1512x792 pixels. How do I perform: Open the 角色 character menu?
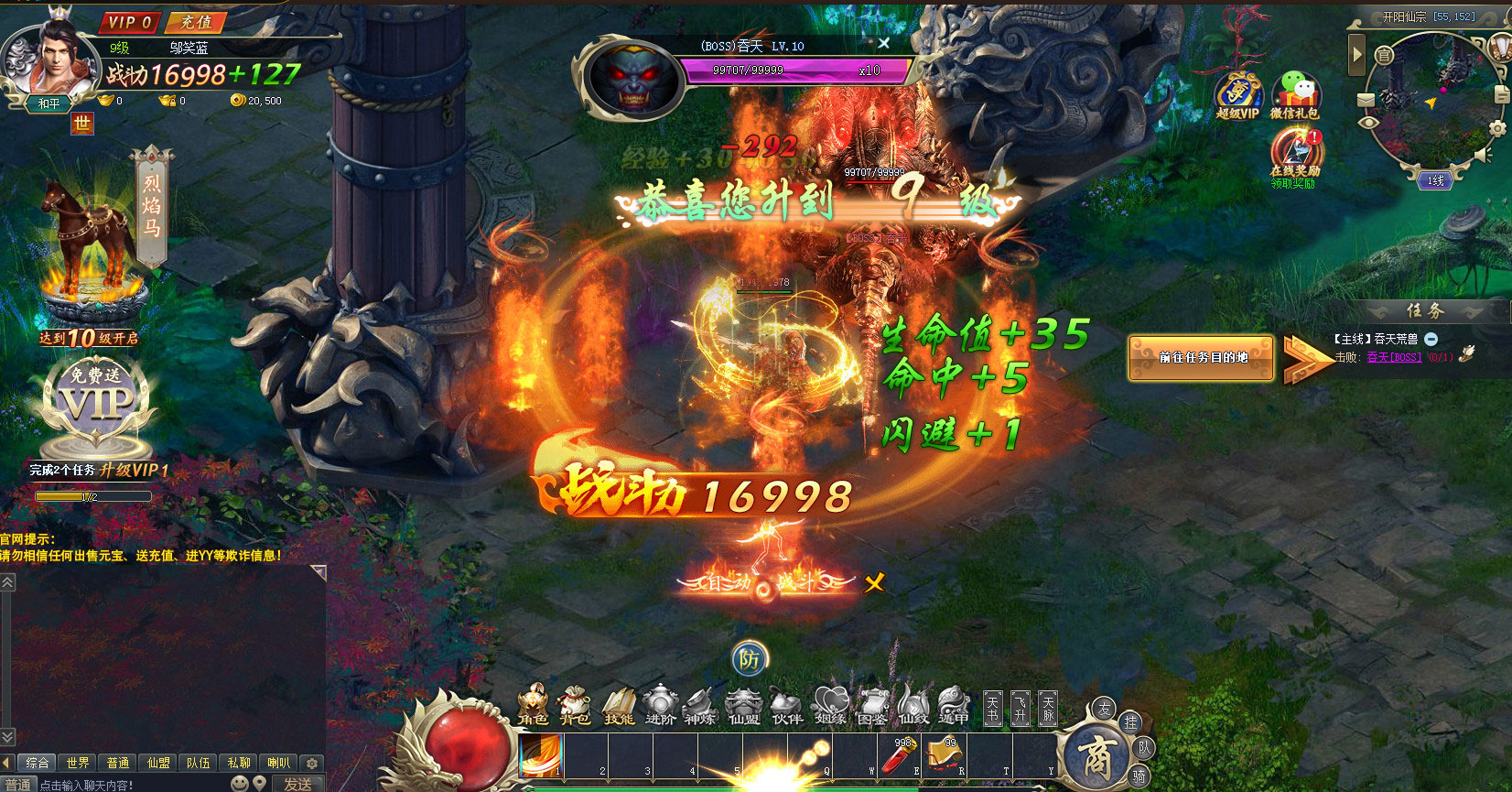(x=533, y=706)
